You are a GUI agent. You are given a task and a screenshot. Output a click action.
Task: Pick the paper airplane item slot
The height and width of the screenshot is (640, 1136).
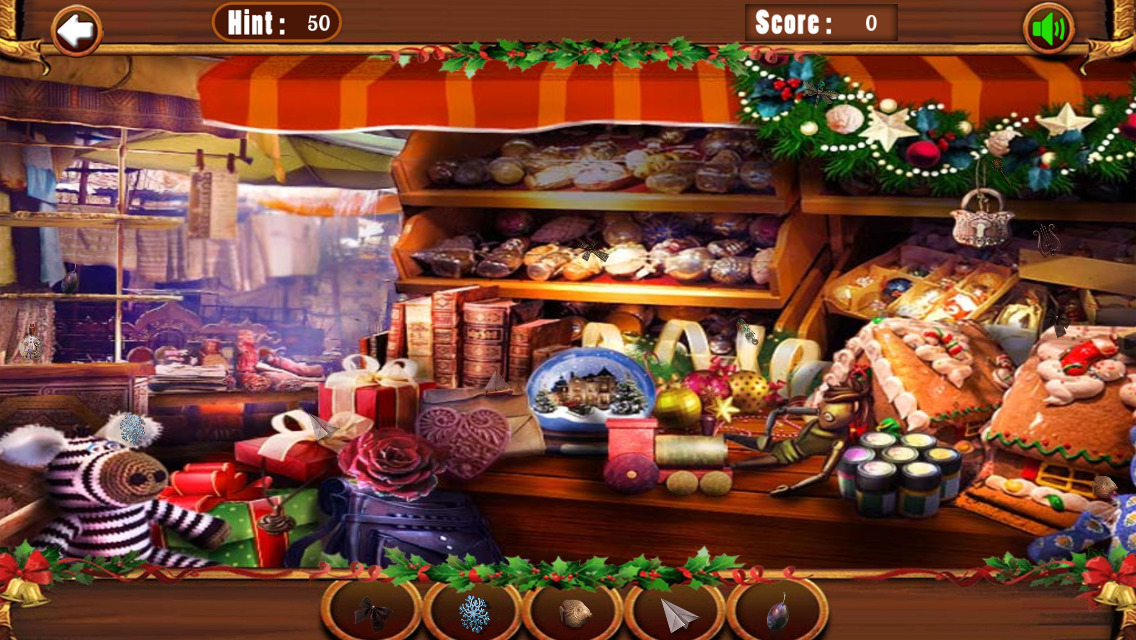[676, 612]
